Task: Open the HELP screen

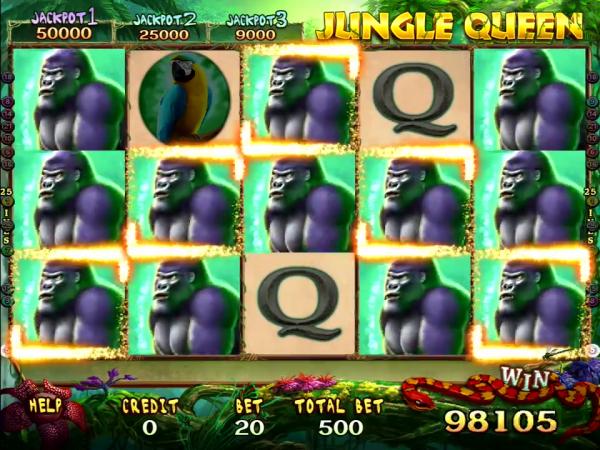Action: [46, 408]
